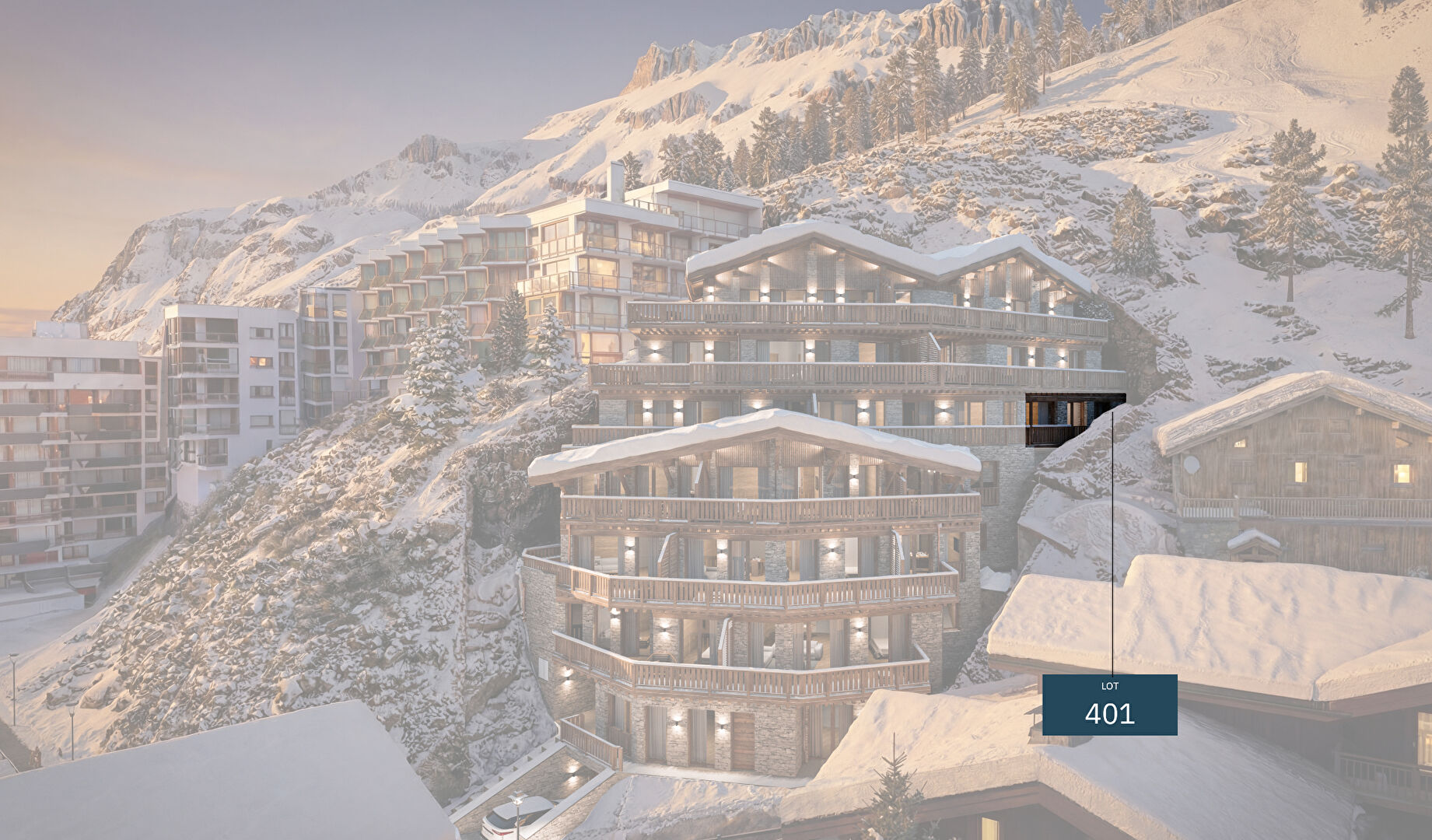
Task: Open the LOT 401 label
Action: [x=1109, y=705]
